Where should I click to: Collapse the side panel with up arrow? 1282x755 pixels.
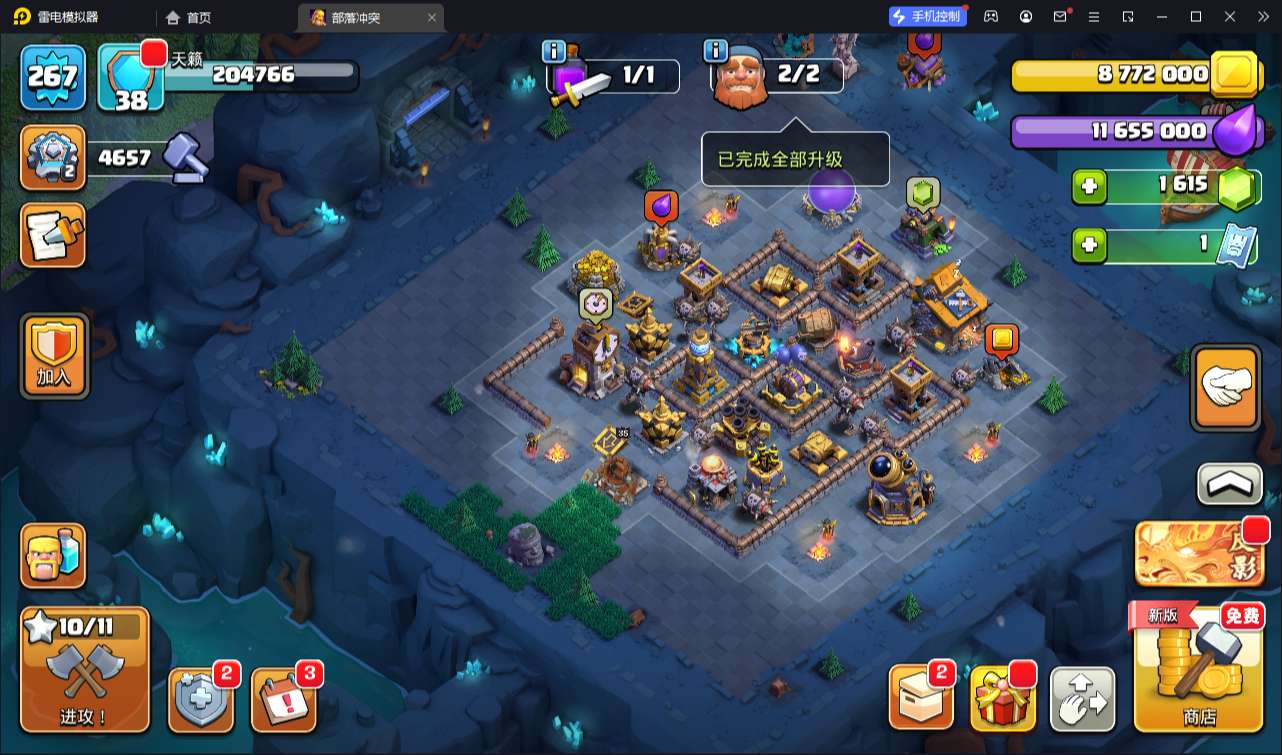pyautogui.click(x=1229, y=485)
